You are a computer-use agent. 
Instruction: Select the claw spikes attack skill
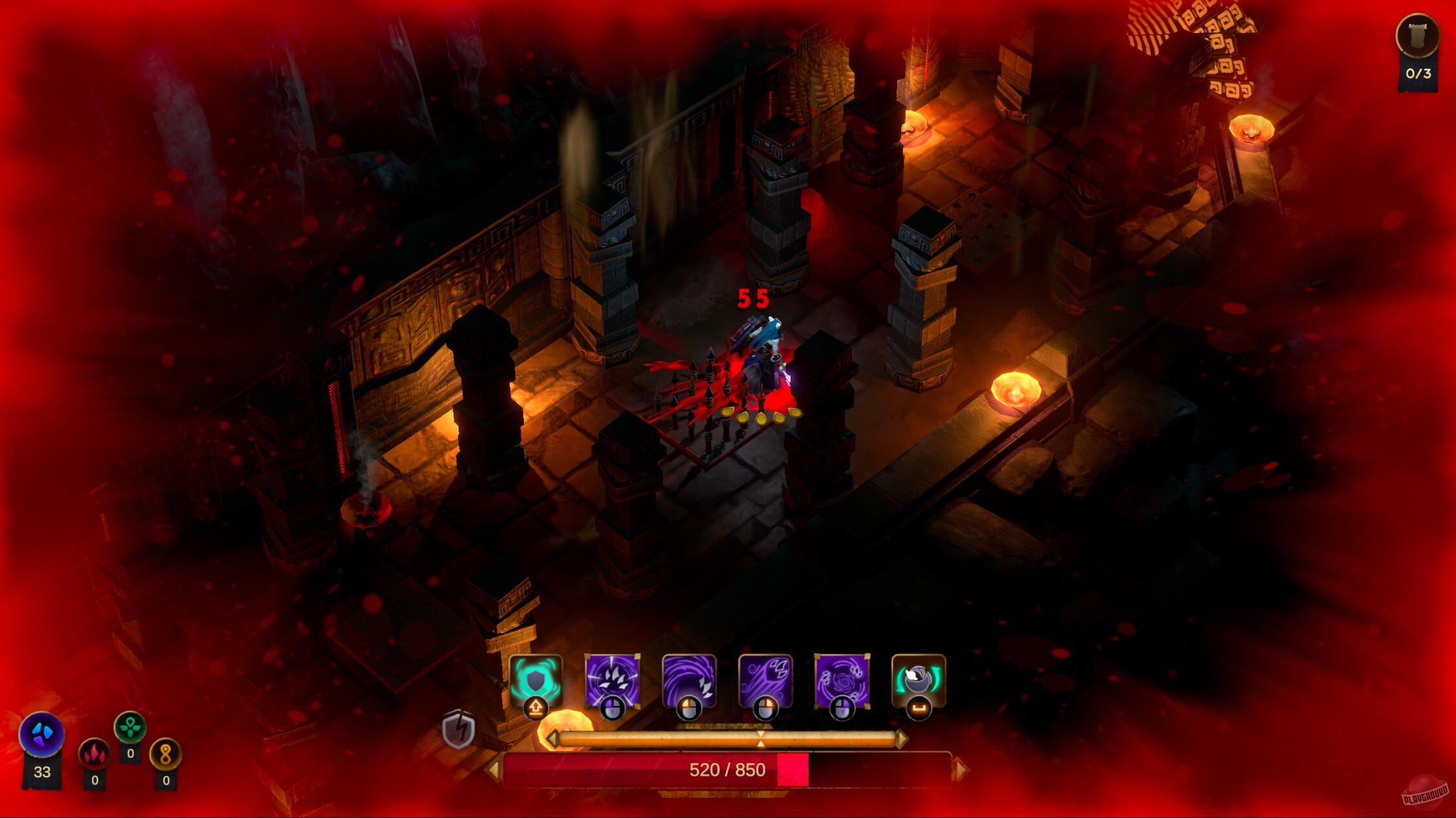pos(612,678)
